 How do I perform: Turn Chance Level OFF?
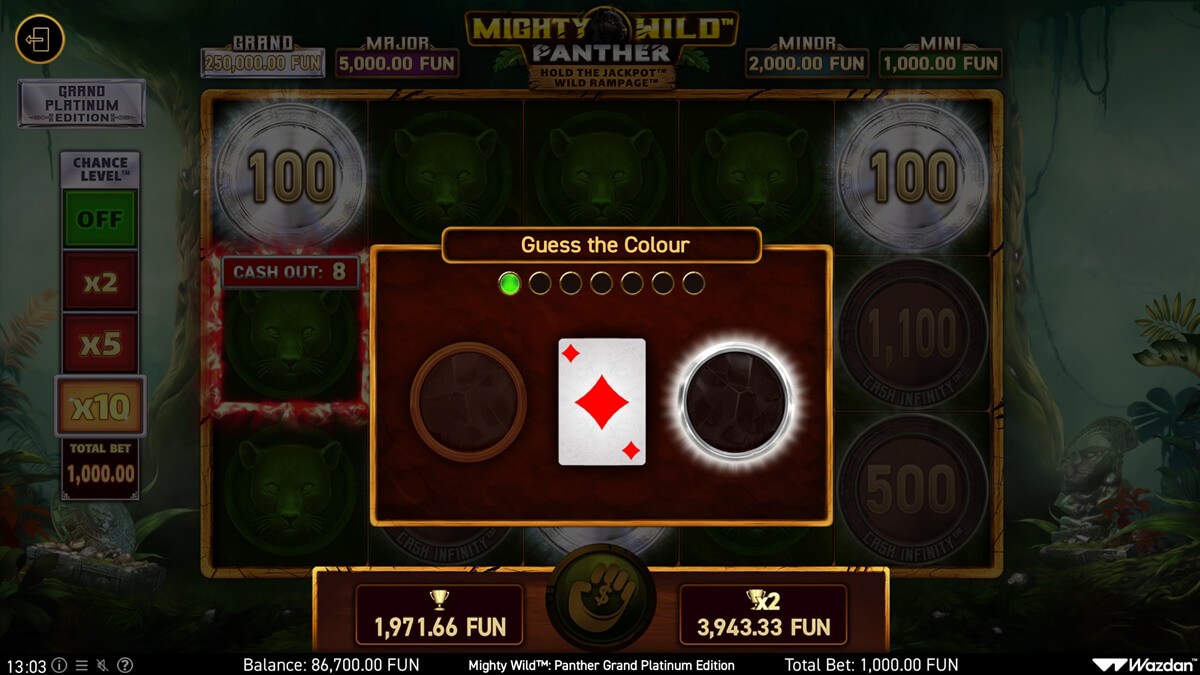100,219
